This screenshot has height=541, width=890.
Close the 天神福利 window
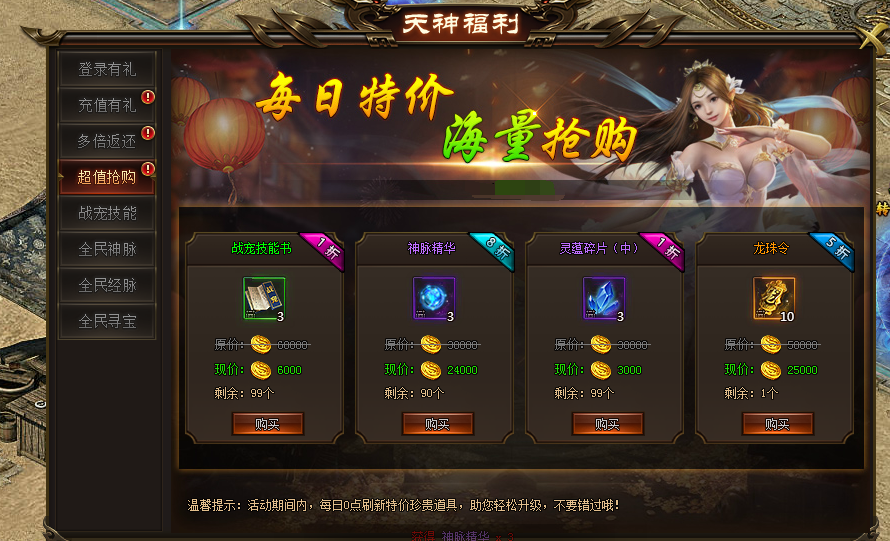pyautogui.click(x=872, y=35)
